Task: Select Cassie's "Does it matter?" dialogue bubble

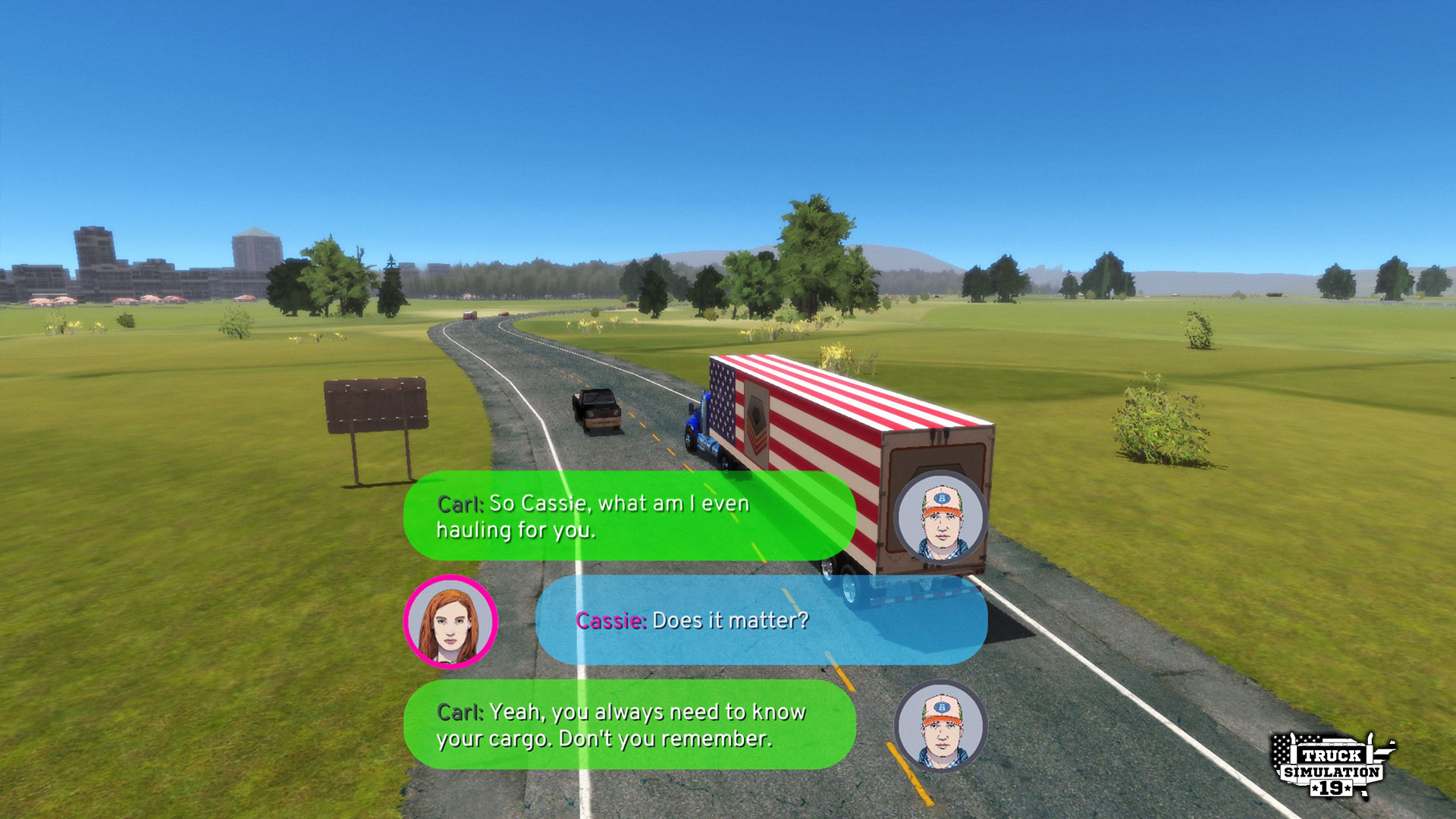Action: [x=761, y=620]
